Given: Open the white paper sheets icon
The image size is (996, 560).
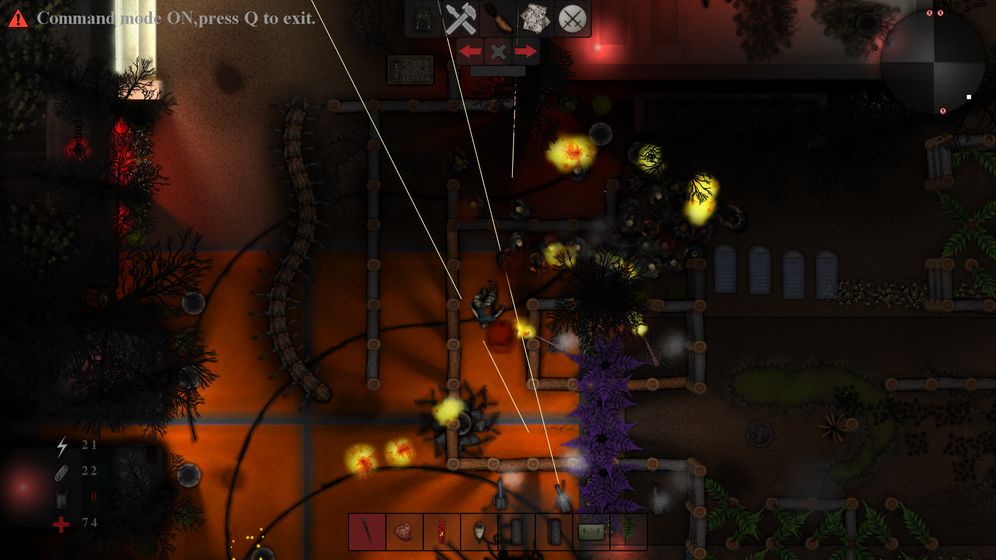Looking at the screenshot, I should pyautogui.click(x=535, y=18).
